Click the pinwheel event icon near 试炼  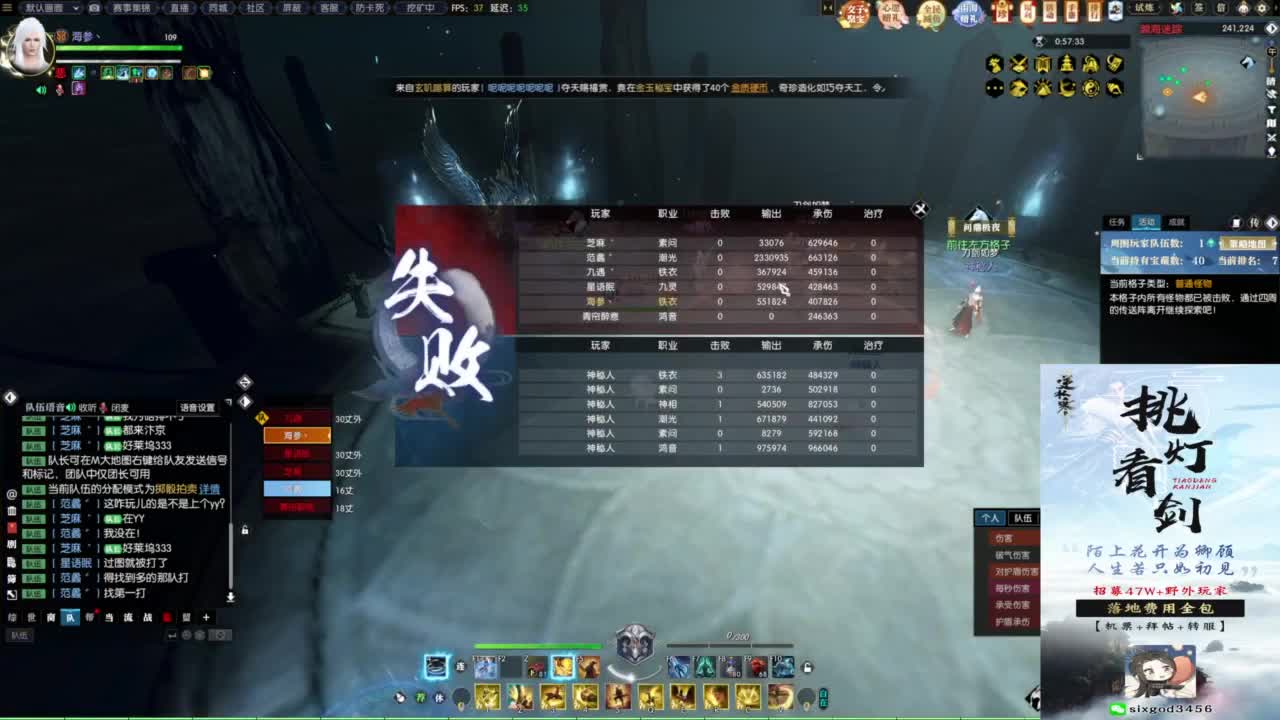(x=1176, y=9)
